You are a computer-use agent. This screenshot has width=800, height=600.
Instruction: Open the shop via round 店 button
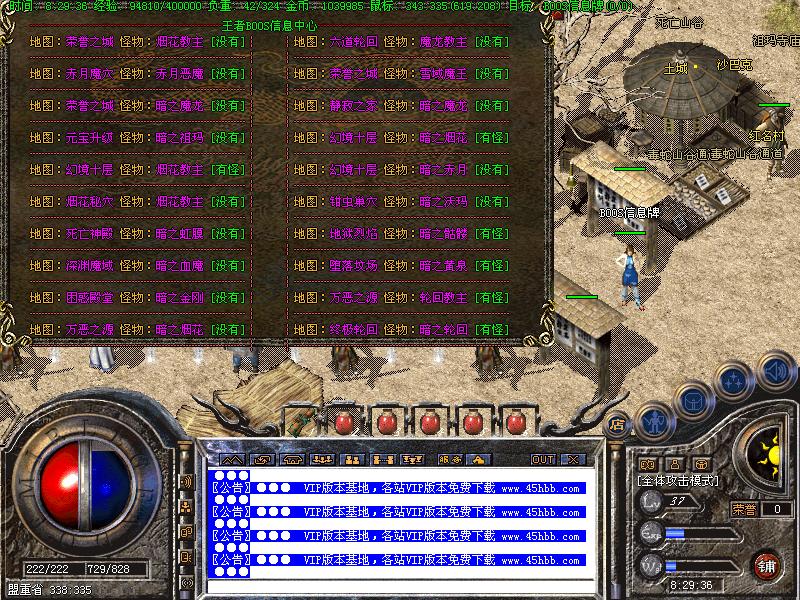[617, 424]
